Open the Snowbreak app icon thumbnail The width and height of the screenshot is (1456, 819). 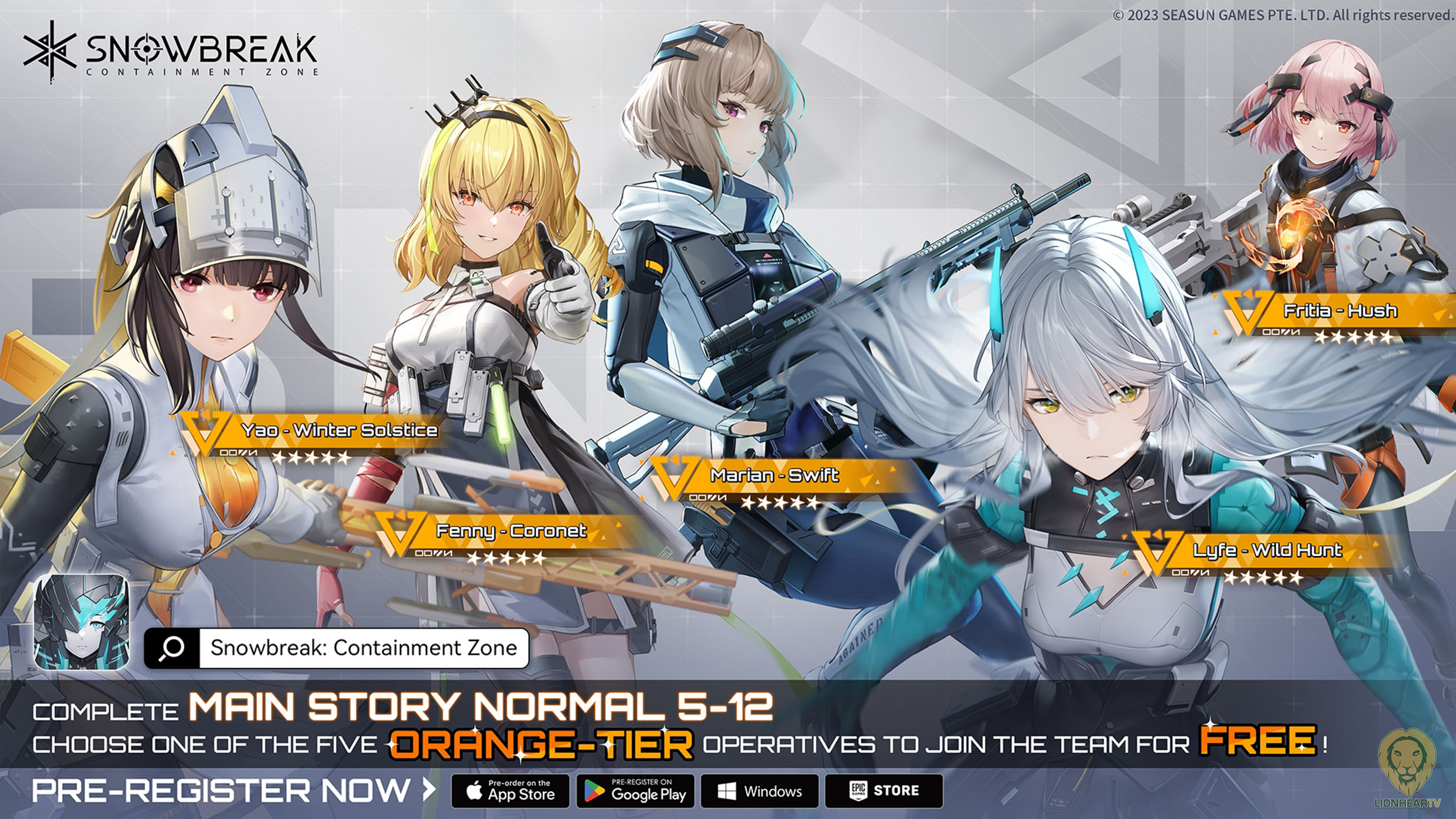pos(81,622)
